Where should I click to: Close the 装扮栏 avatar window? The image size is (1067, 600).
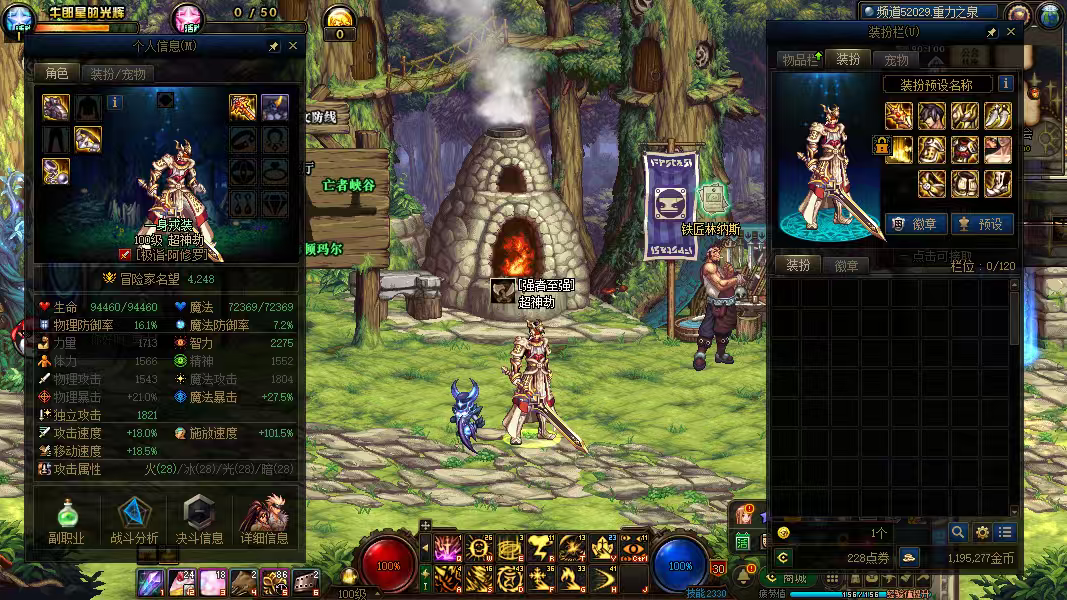tap(1011, 32)
